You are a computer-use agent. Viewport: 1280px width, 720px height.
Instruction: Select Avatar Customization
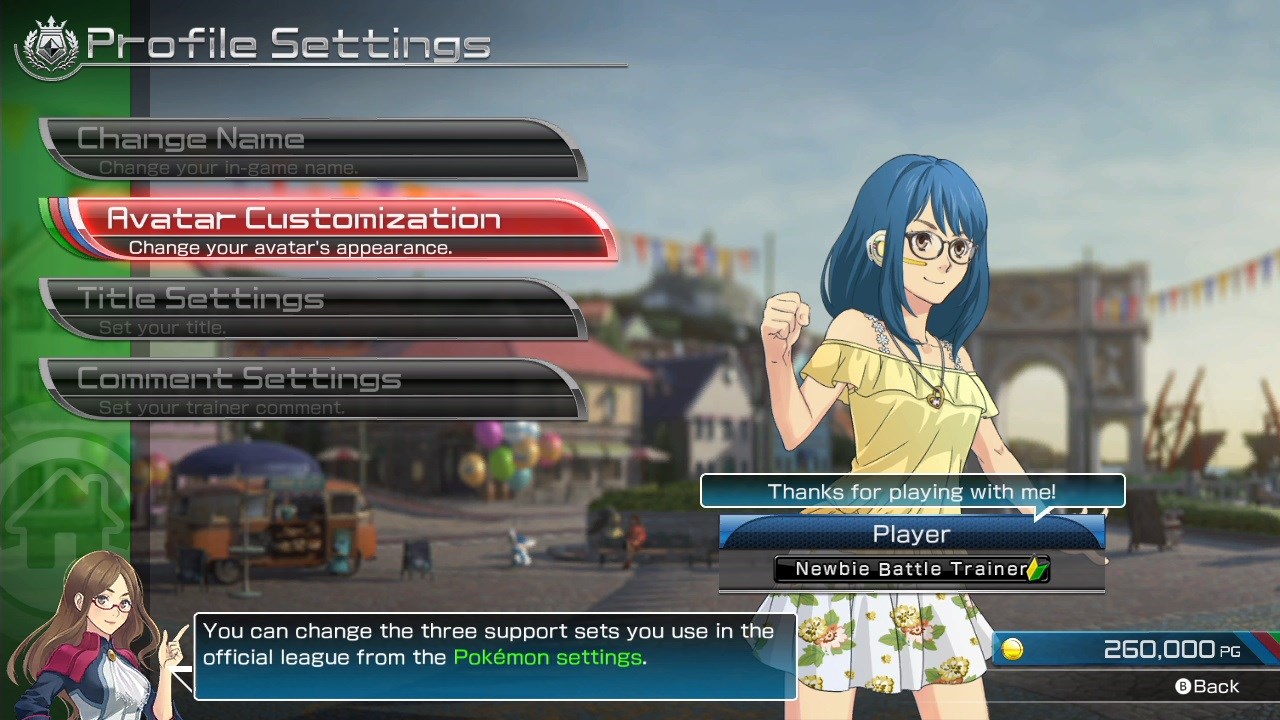coord(330,230)
